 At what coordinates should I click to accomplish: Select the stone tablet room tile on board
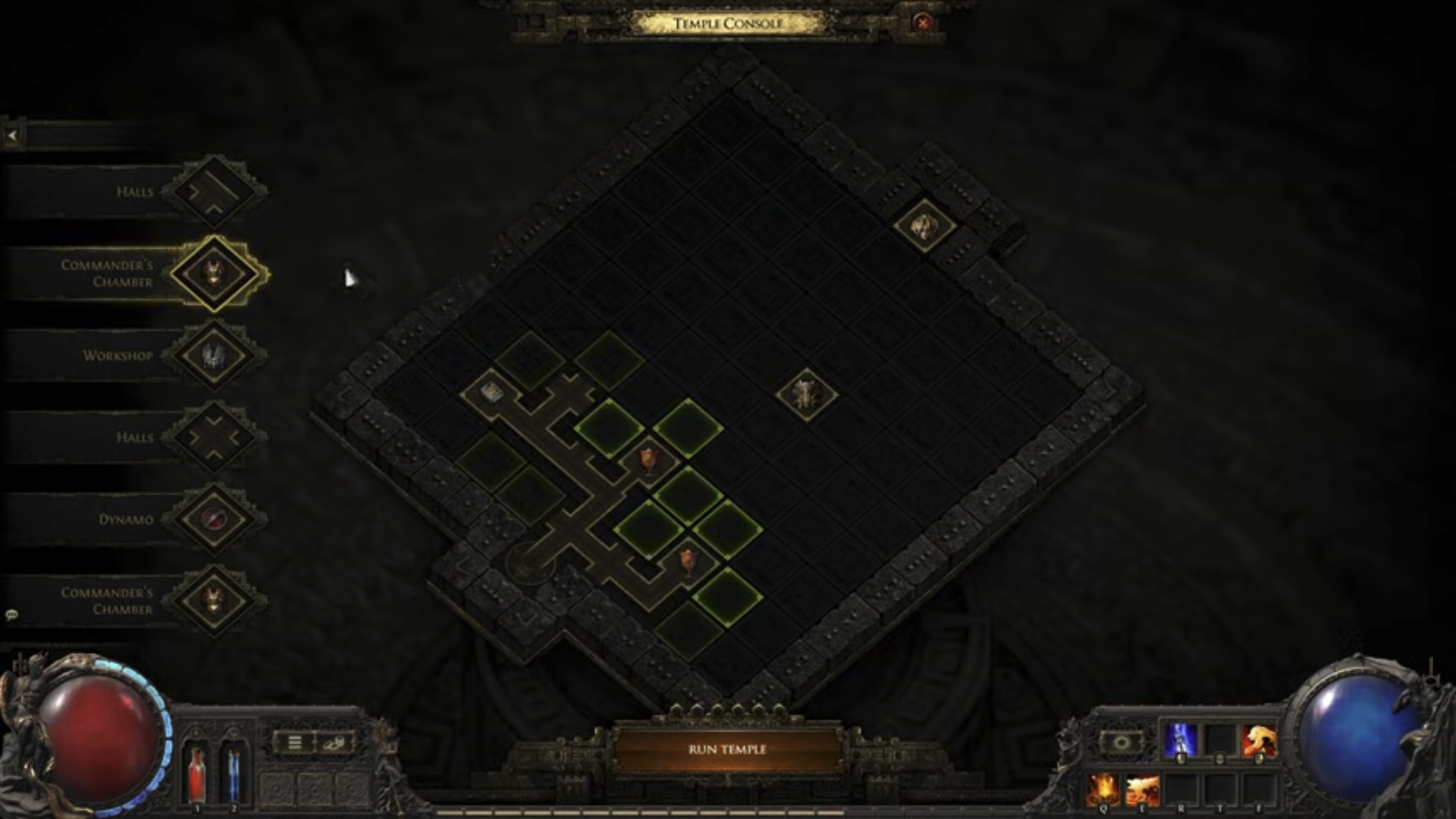tap(491, 392)
